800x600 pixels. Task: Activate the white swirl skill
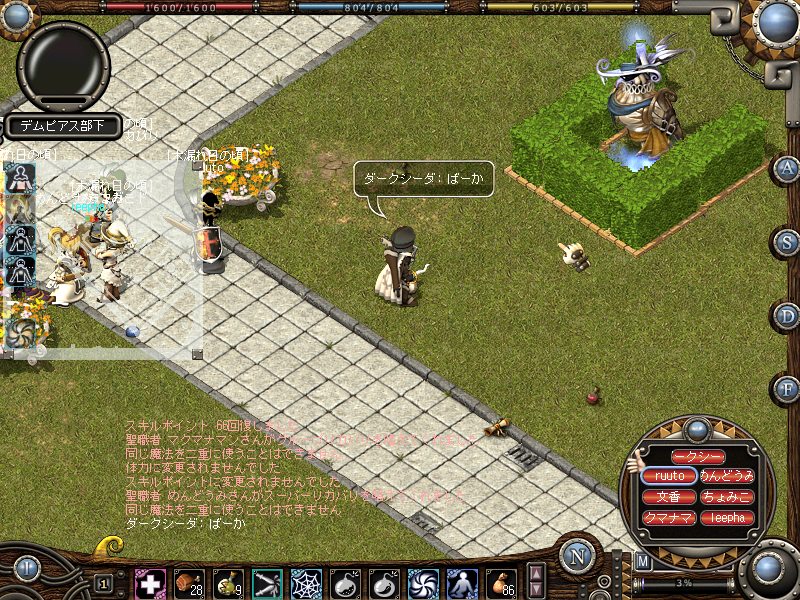pyautogui.click(x=423, y=583)
